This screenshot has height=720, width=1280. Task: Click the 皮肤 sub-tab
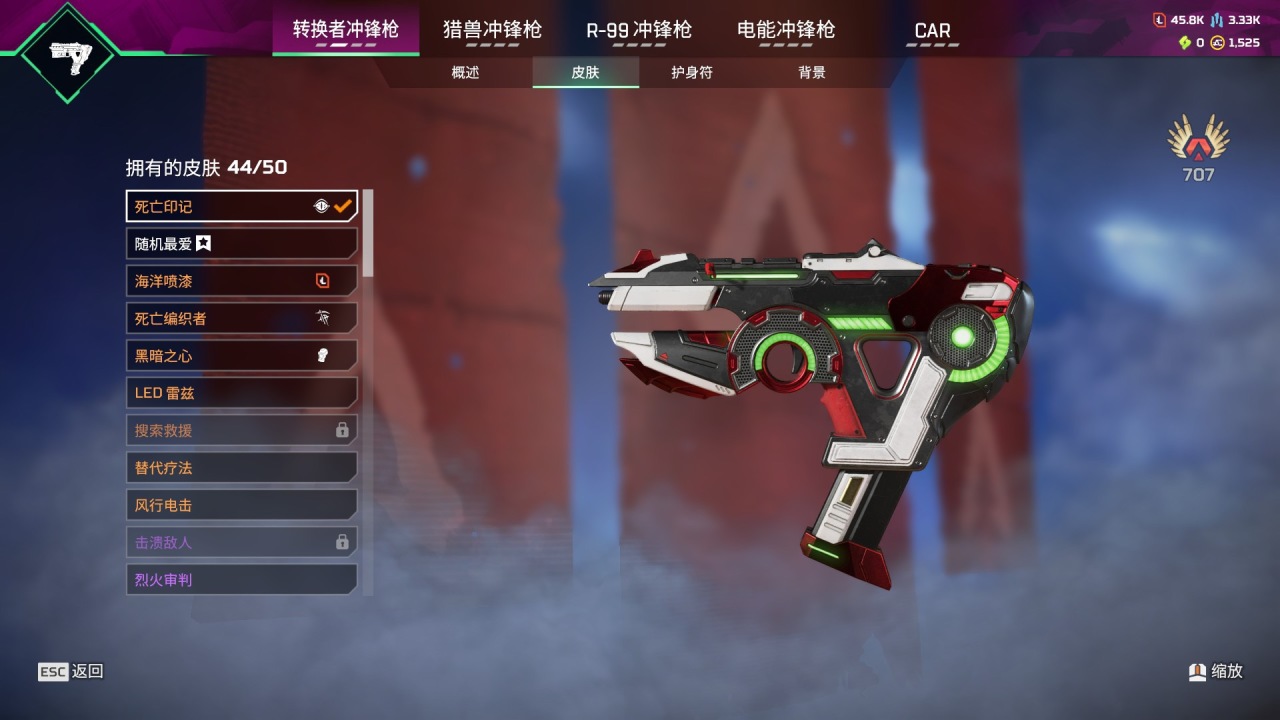point(585,73)
